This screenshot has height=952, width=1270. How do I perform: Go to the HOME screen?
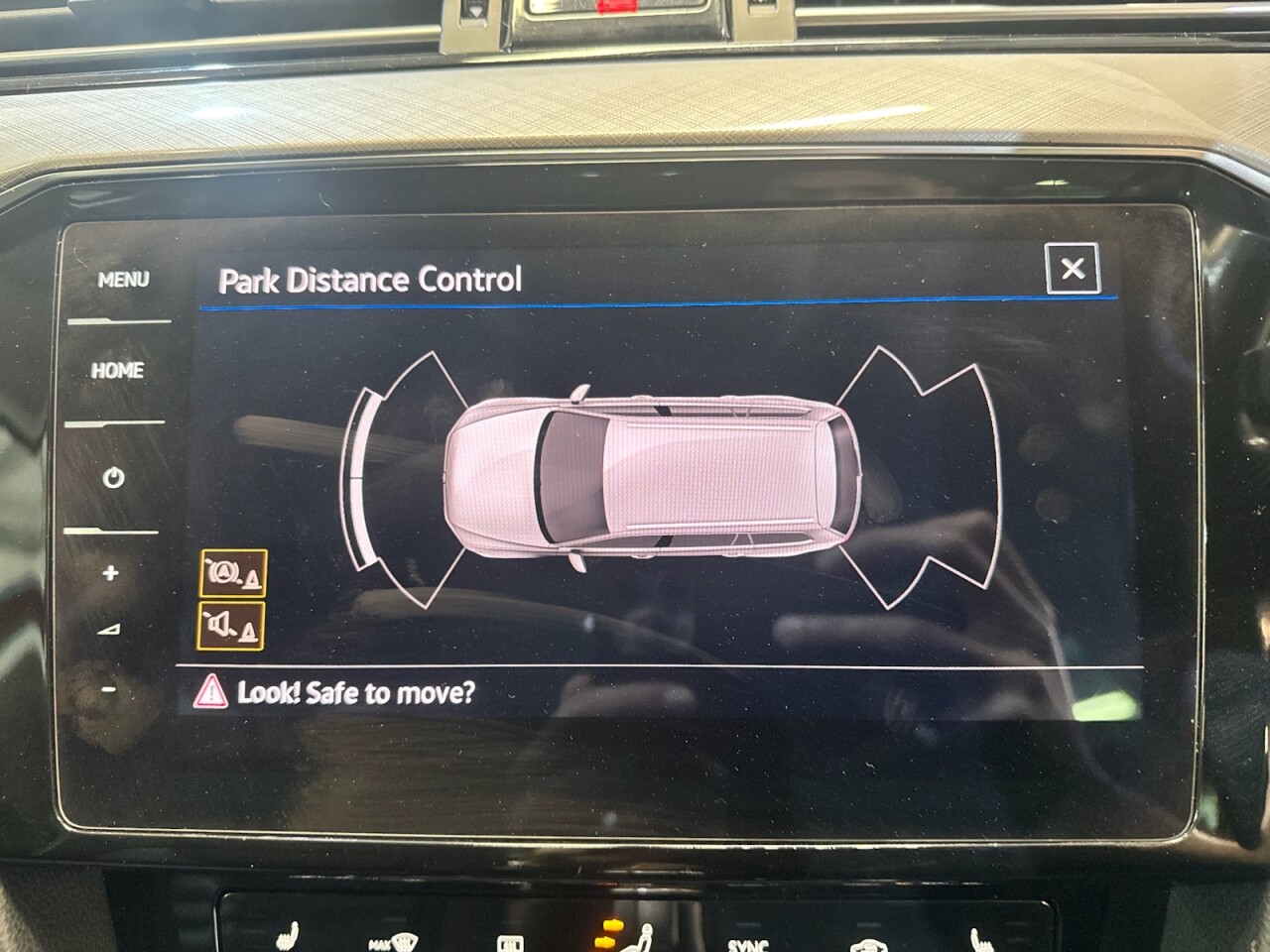pyautogui.click(x=118, y=371)
